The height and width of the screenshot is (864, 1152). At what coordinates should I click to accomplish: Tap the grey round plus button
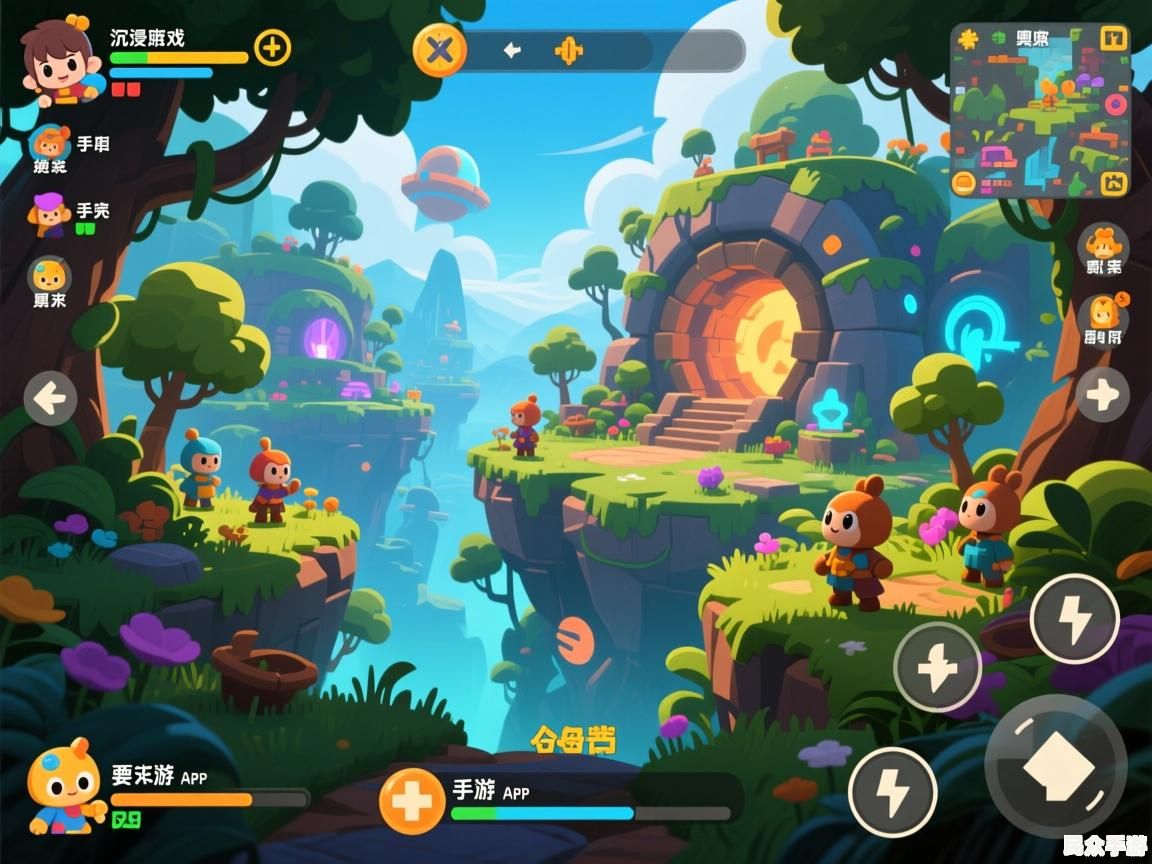(x=1103, y=395)
